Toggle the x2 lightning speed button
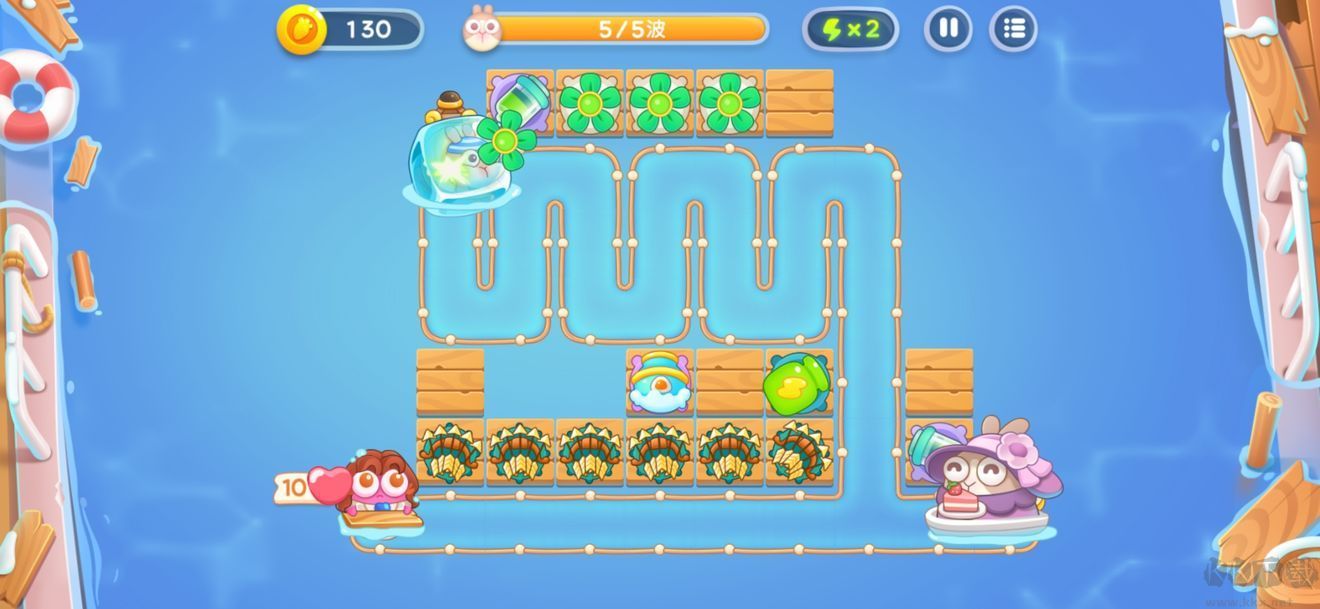The image size is (1320, 609). 850,29
